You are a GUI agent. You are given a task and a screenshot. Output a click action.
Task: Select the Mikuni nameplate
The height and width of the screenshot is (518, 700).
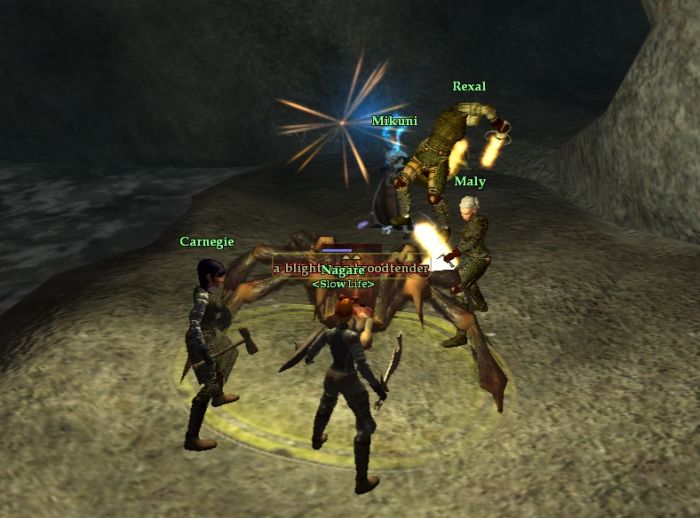pyautogui.click(x=394, y=121)
